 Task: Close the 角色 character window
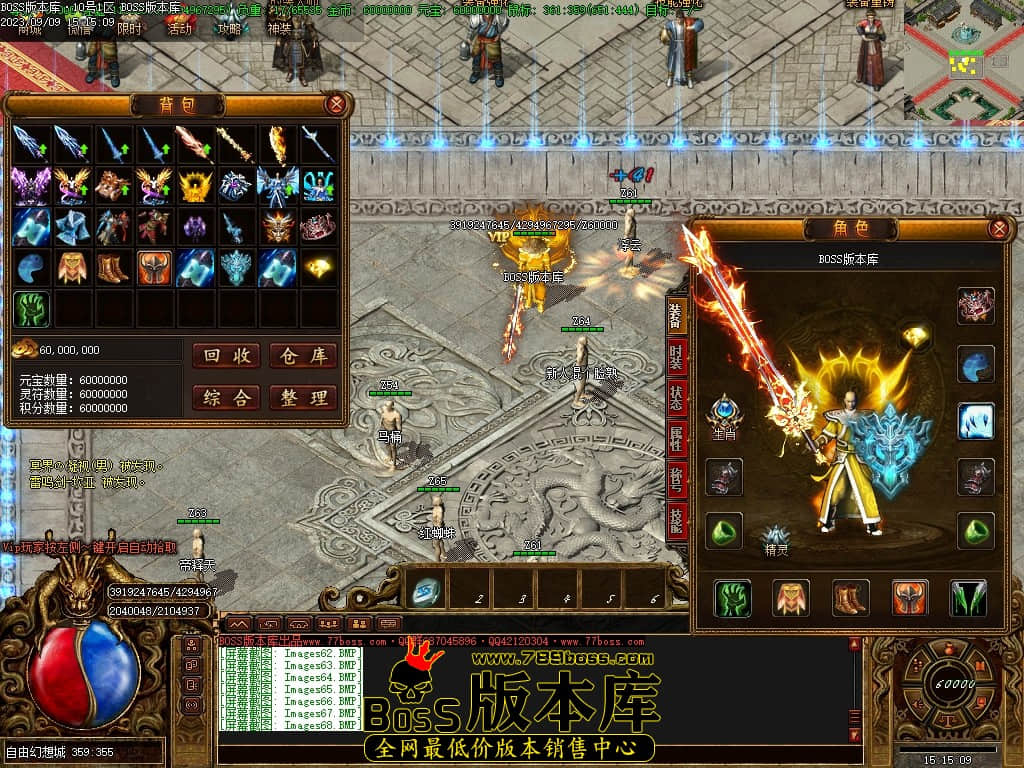coord(997,229)
